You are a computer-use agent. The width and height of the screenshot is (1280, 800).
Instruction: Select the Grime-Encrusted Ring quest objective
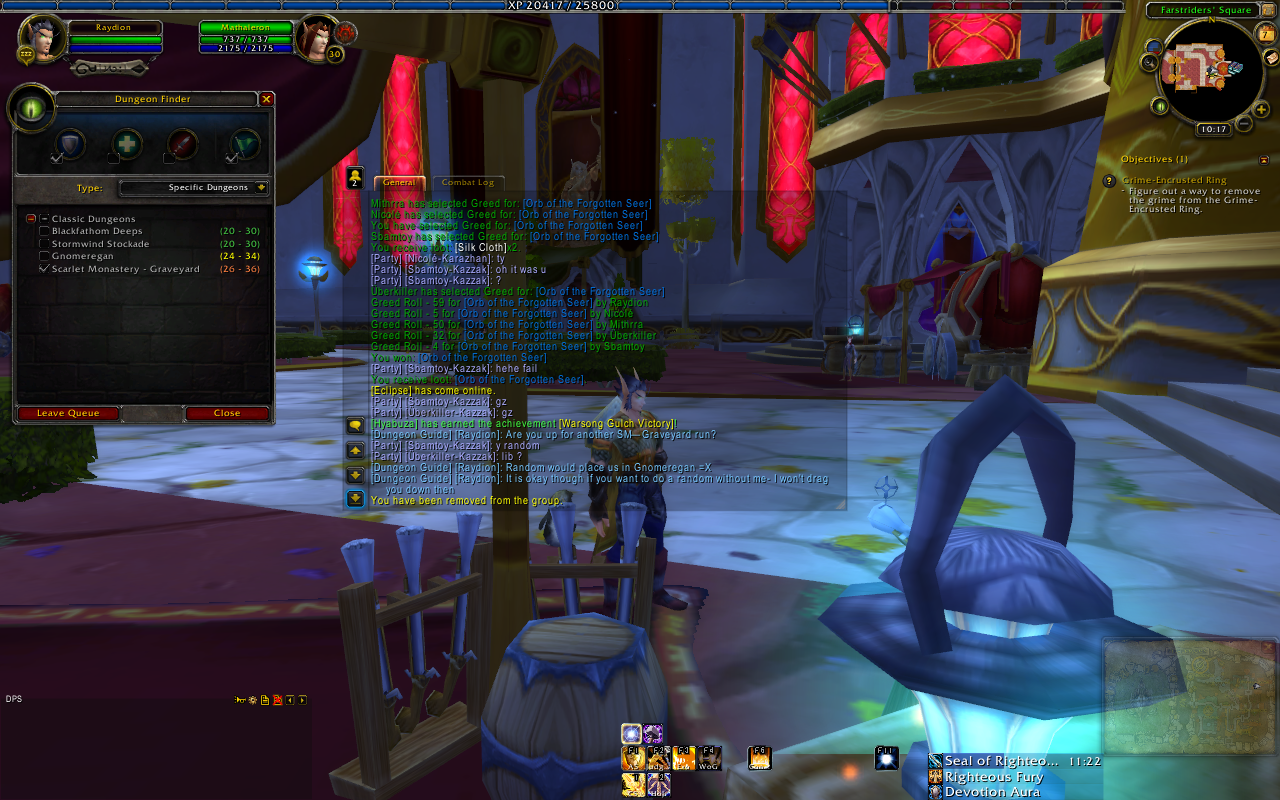(x=1174, y=180)
